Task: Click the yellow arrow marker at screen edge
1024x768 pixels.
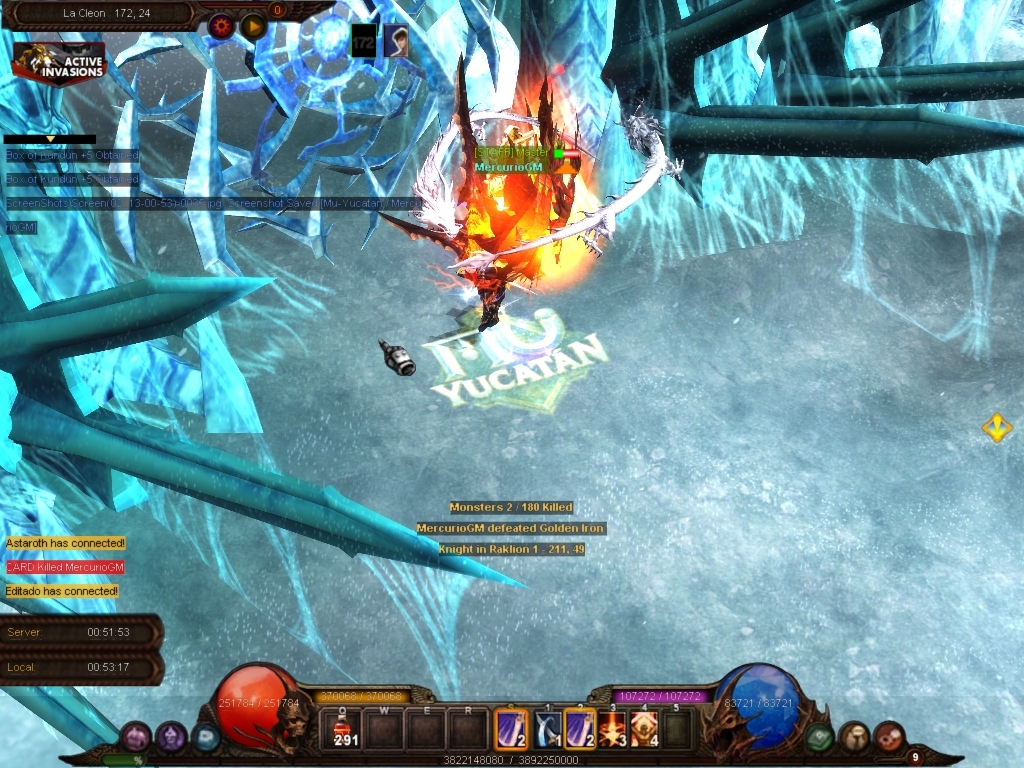Action: [x=996, y=428]
